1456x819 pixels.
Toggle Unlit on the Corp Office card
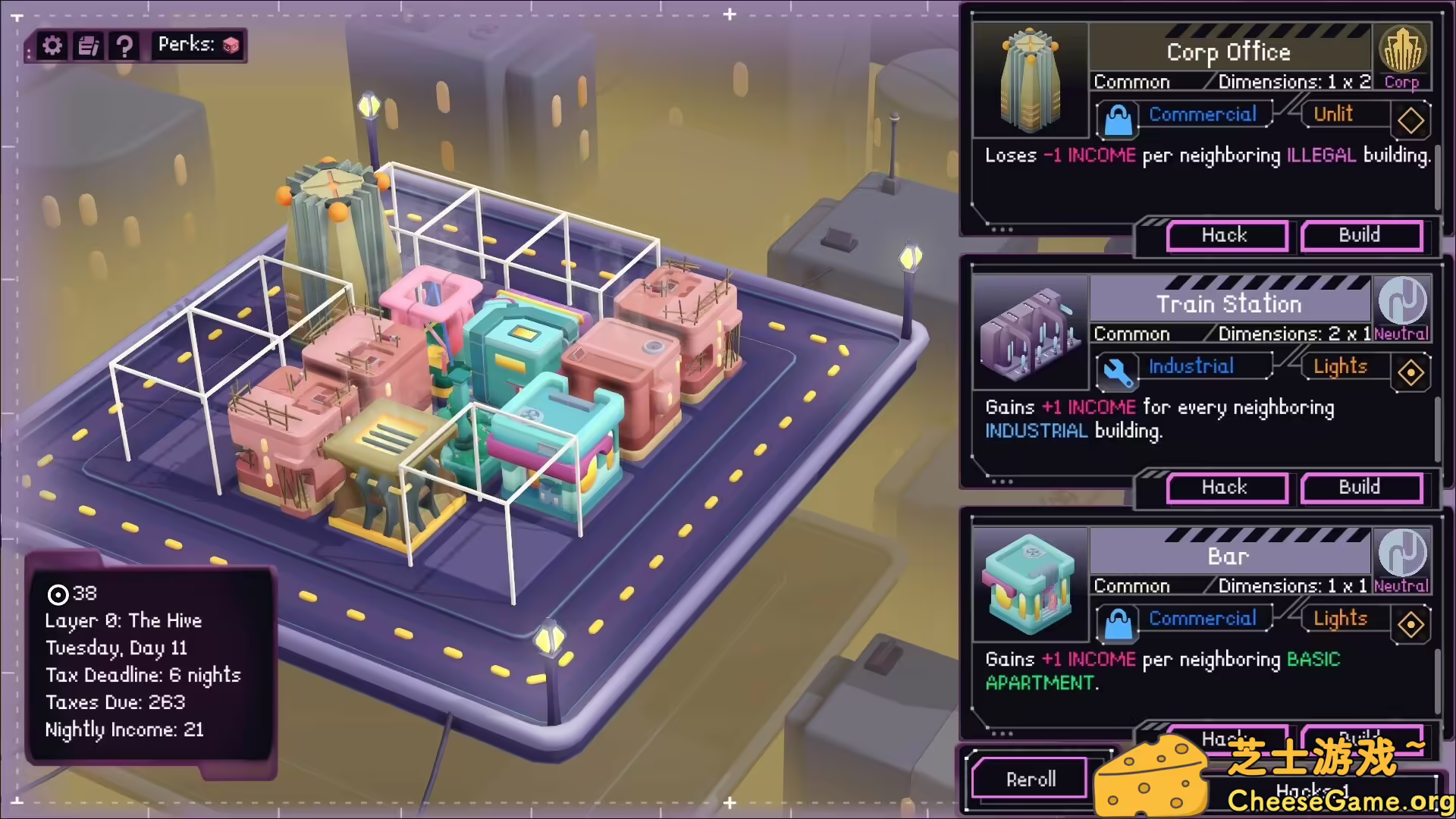pos(1332,114)
